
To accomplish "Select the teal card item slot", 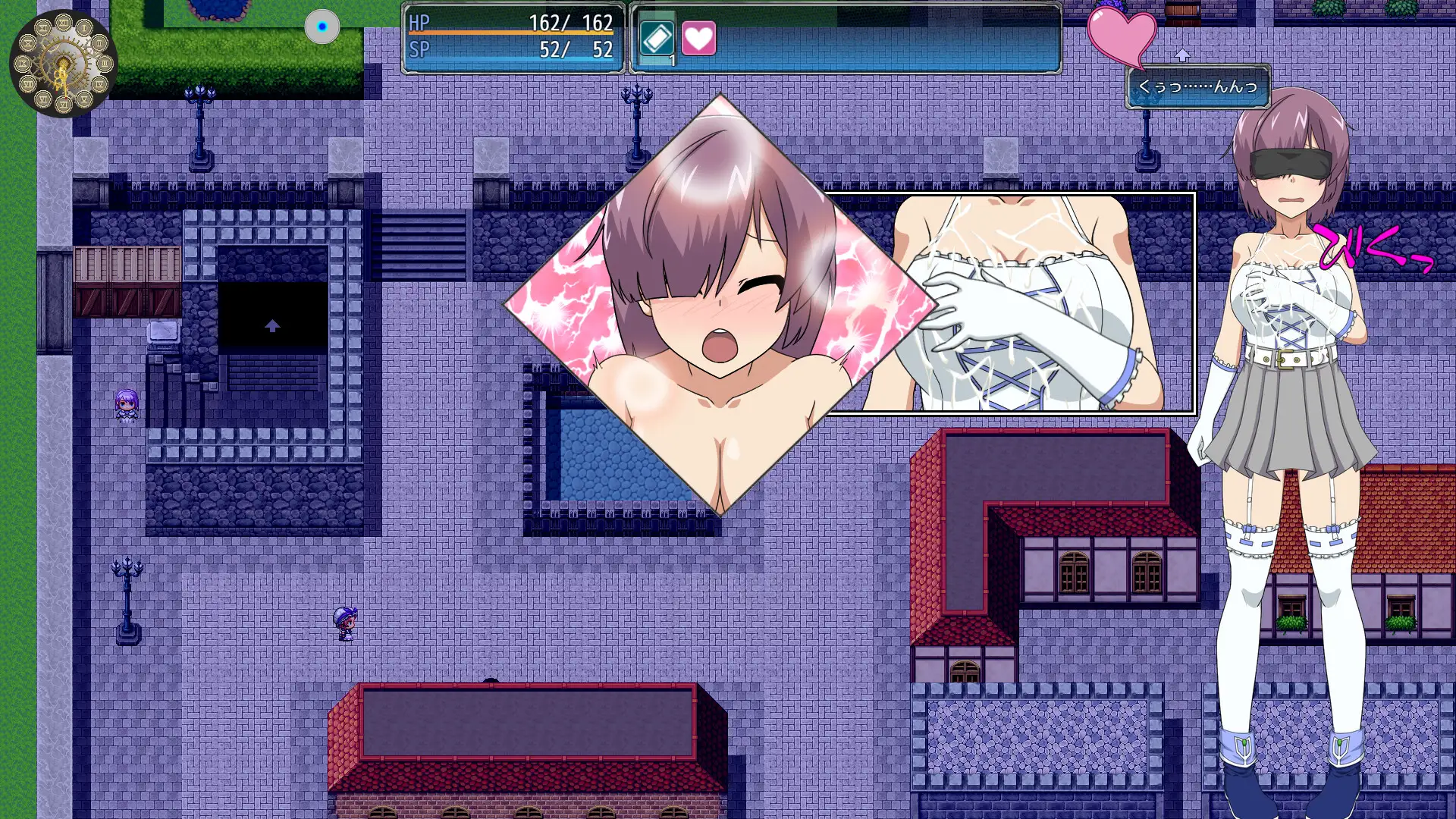I will (657, 38).
